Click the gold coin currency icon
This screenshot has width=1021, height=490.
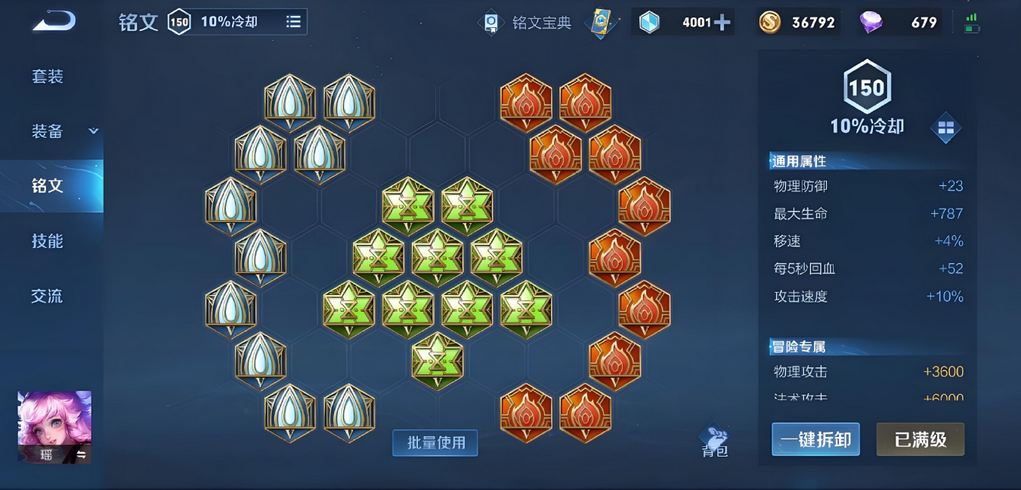pos(770,22)
